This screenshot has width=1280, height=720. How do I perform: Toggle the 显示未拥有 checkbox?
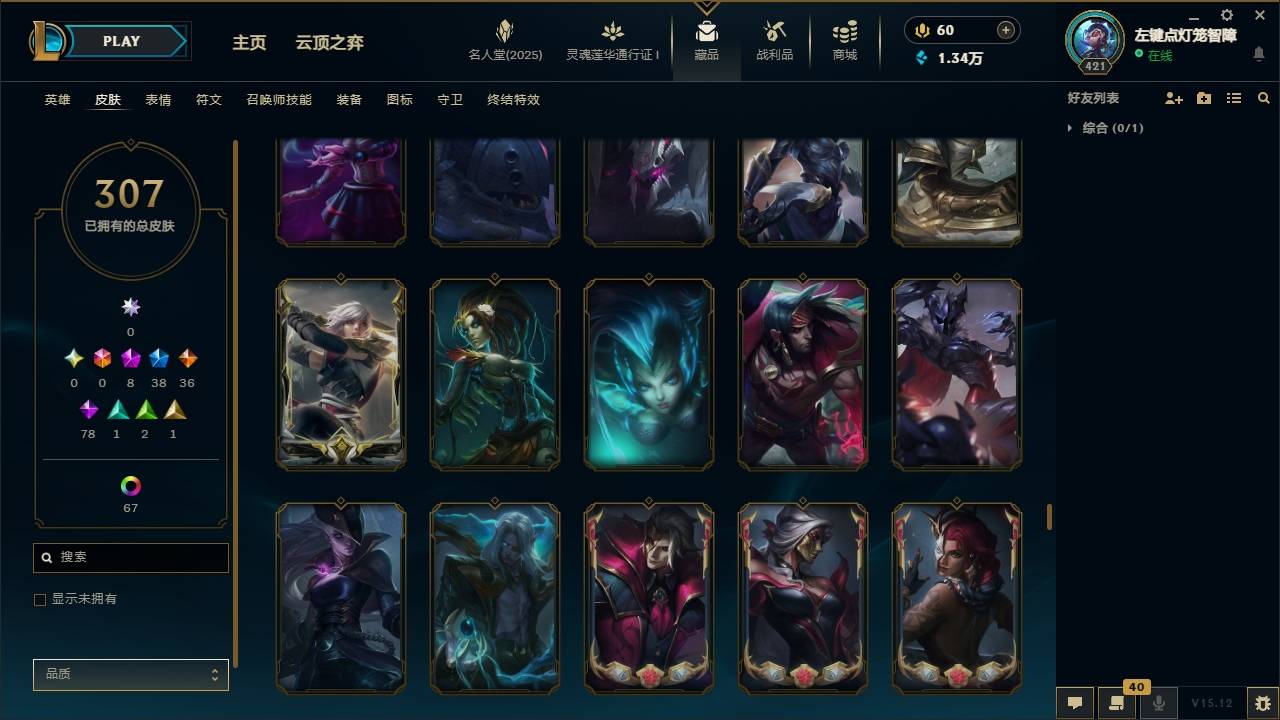[40, 599]
